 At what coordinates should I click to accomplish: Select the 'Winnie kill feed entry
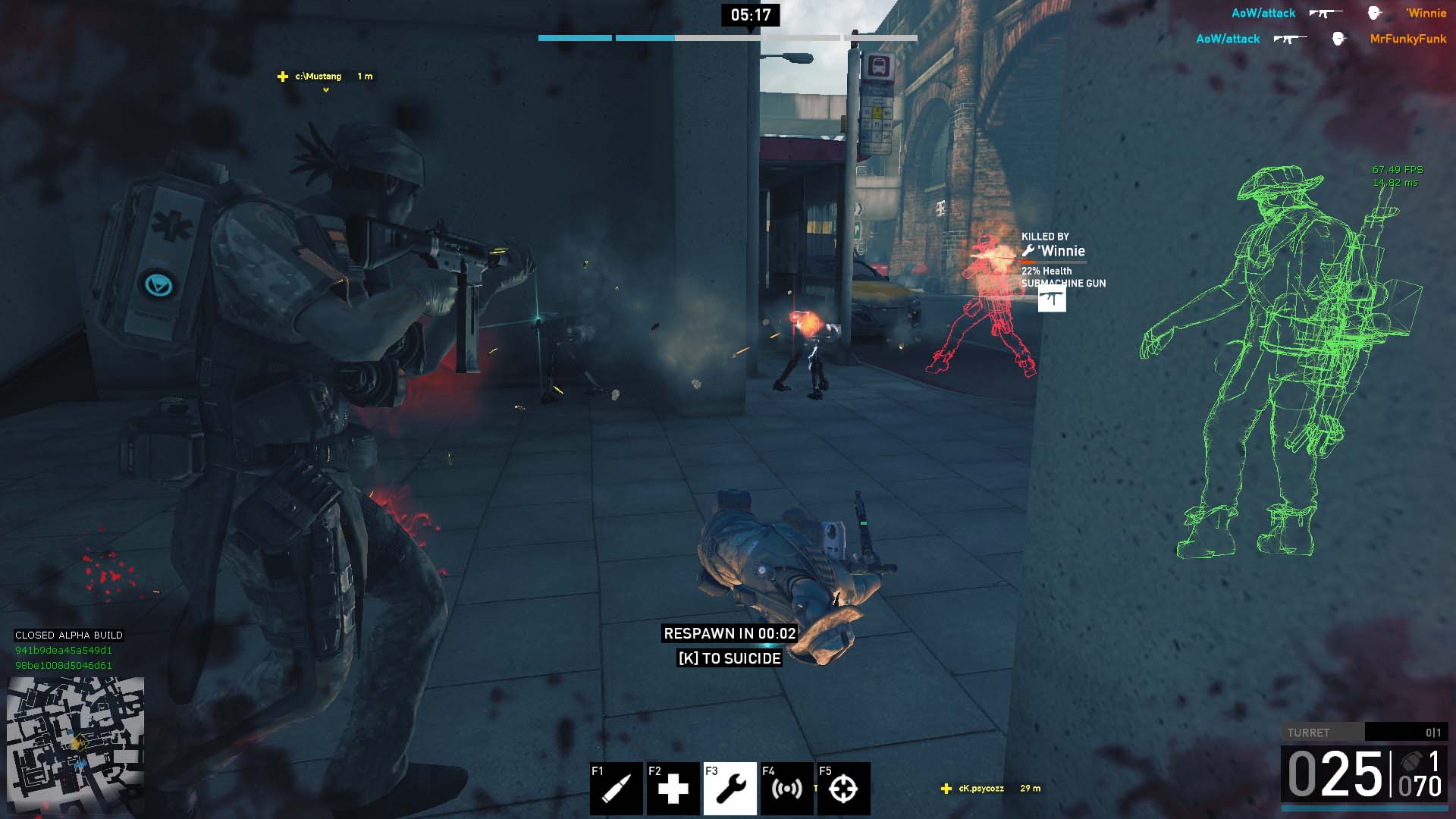tap(1338, 13)
